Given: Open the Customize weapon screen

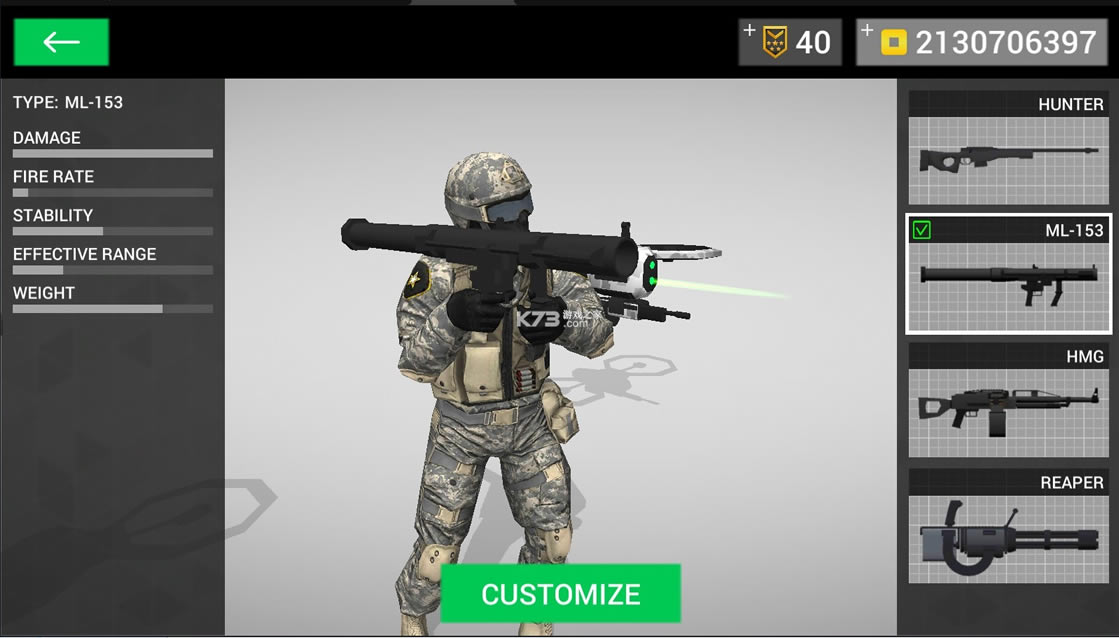Looking at the screenshot, I should pos(560,594).
